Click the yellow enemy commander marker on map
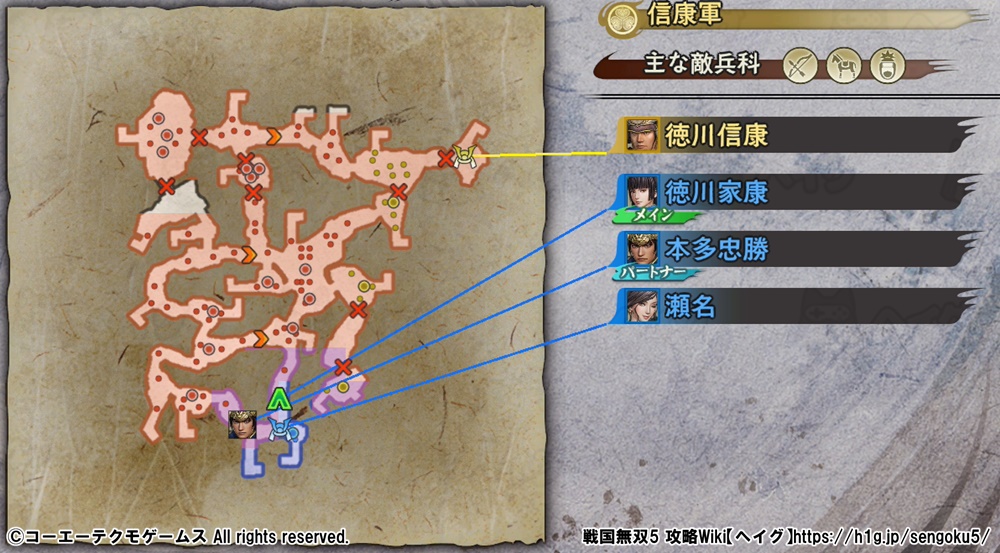 [463, 154]
